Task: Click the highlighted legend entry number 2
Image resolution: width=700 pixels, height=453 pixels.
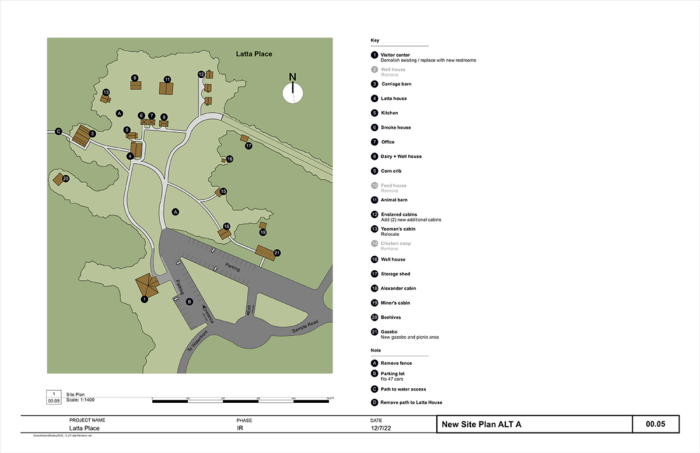Action: coord(375,70)
